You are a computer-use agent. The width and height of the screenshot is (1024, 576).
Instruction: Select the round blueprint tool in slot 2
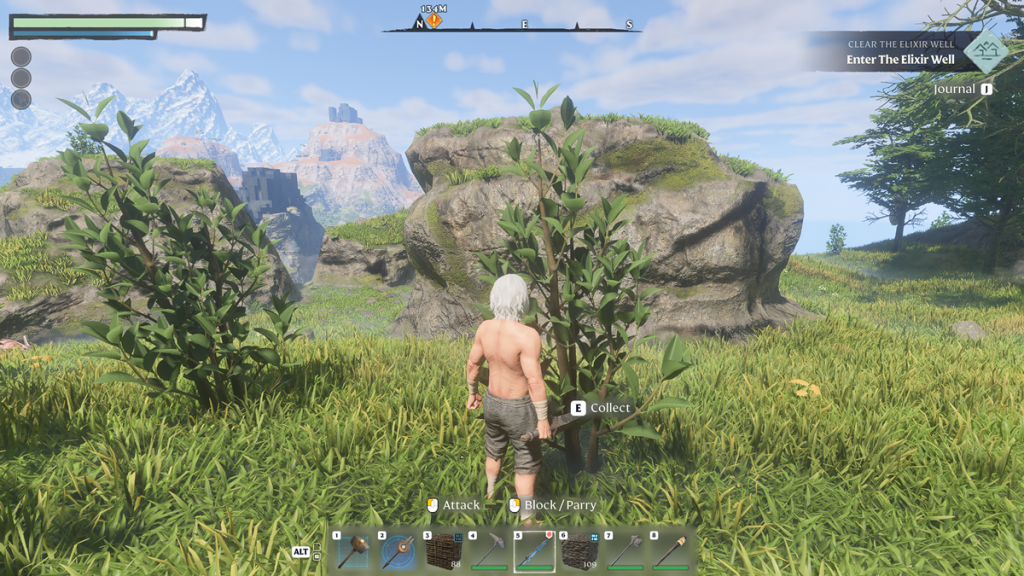point(398,551)
